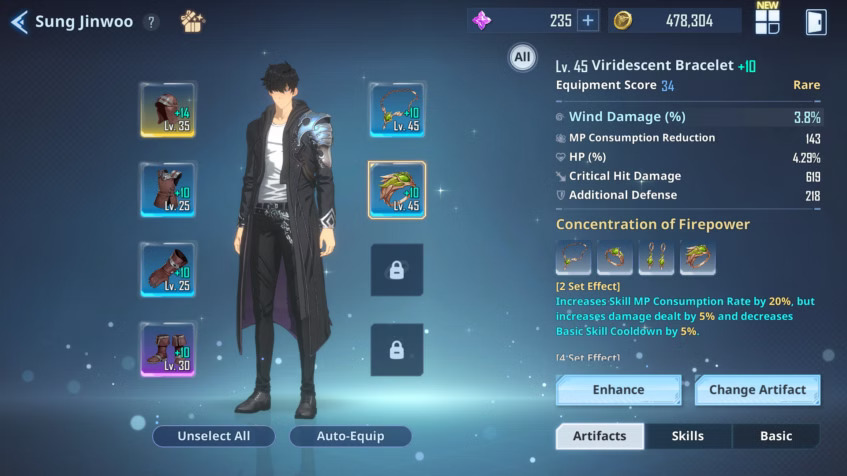Select the Lv. 25 gloves artifact slot

(x=168, y=269)
